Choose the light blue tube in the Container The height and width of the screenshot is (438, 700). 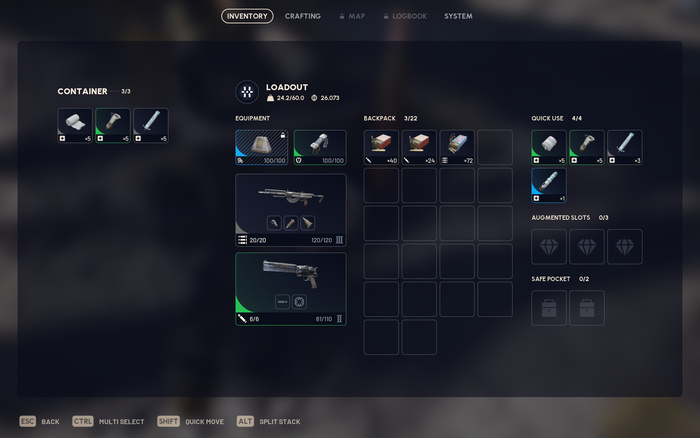point(151,126)
